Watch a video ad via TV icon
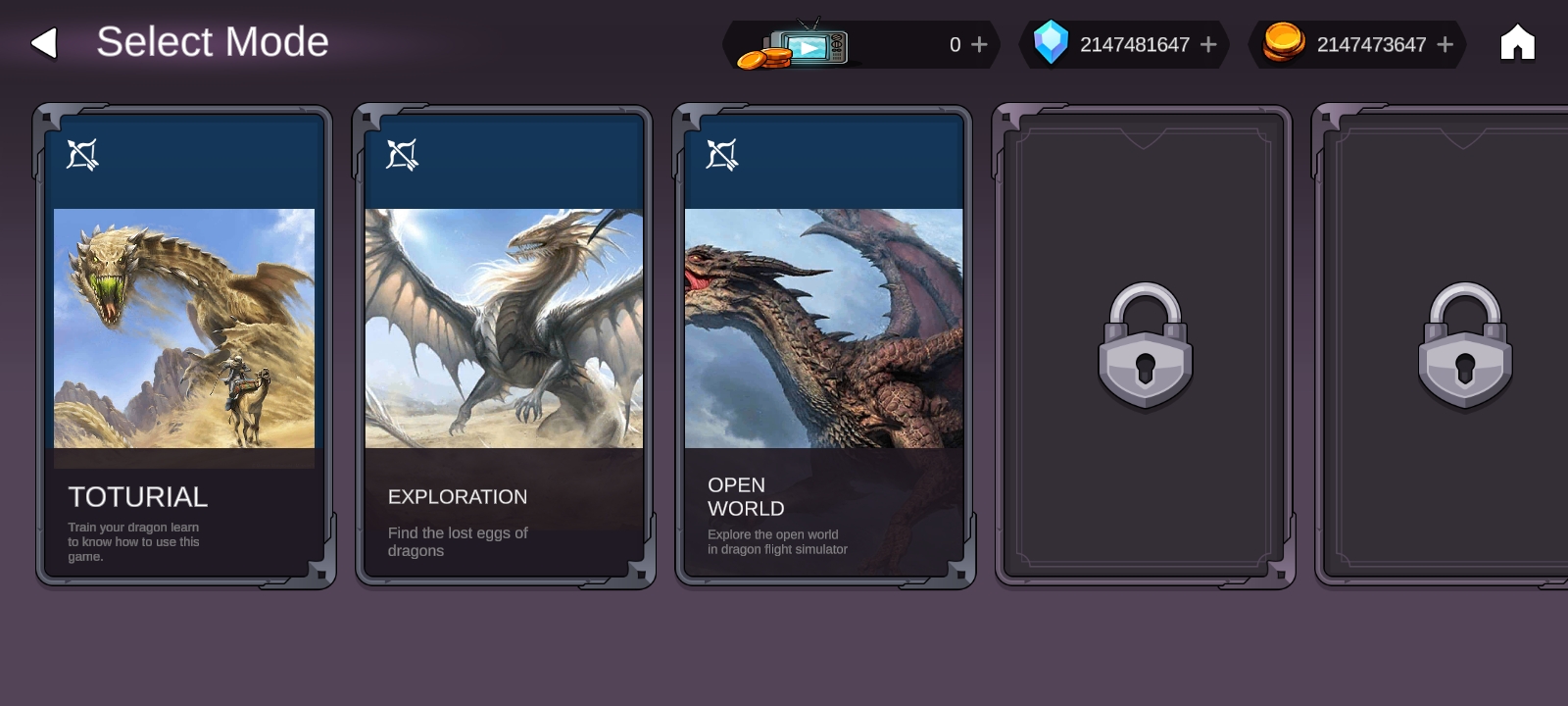Viewport: 1568px width, 706px height. click(806, 46)
